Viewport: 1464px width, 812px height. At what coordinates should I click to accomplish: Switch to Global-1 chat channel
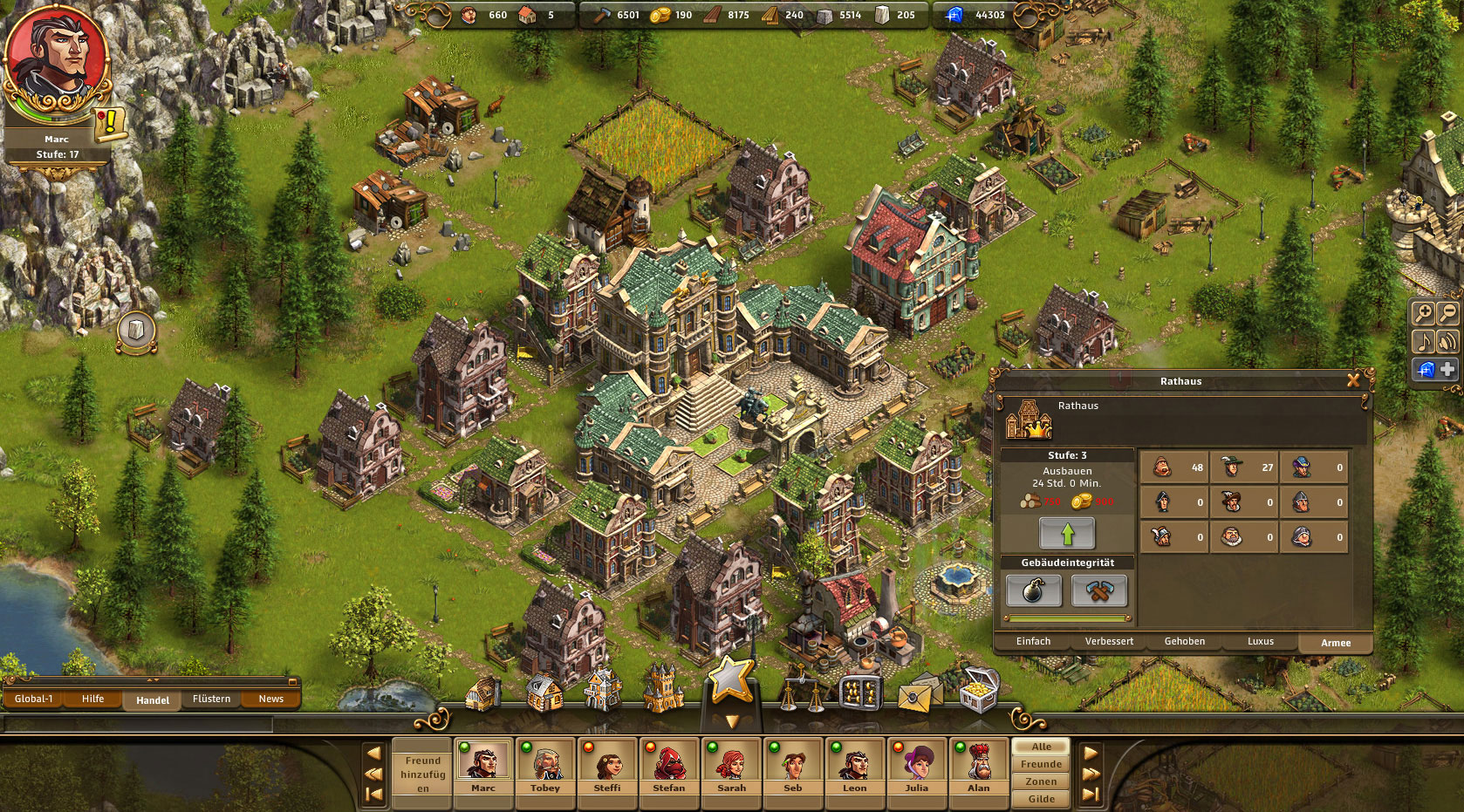34,699
